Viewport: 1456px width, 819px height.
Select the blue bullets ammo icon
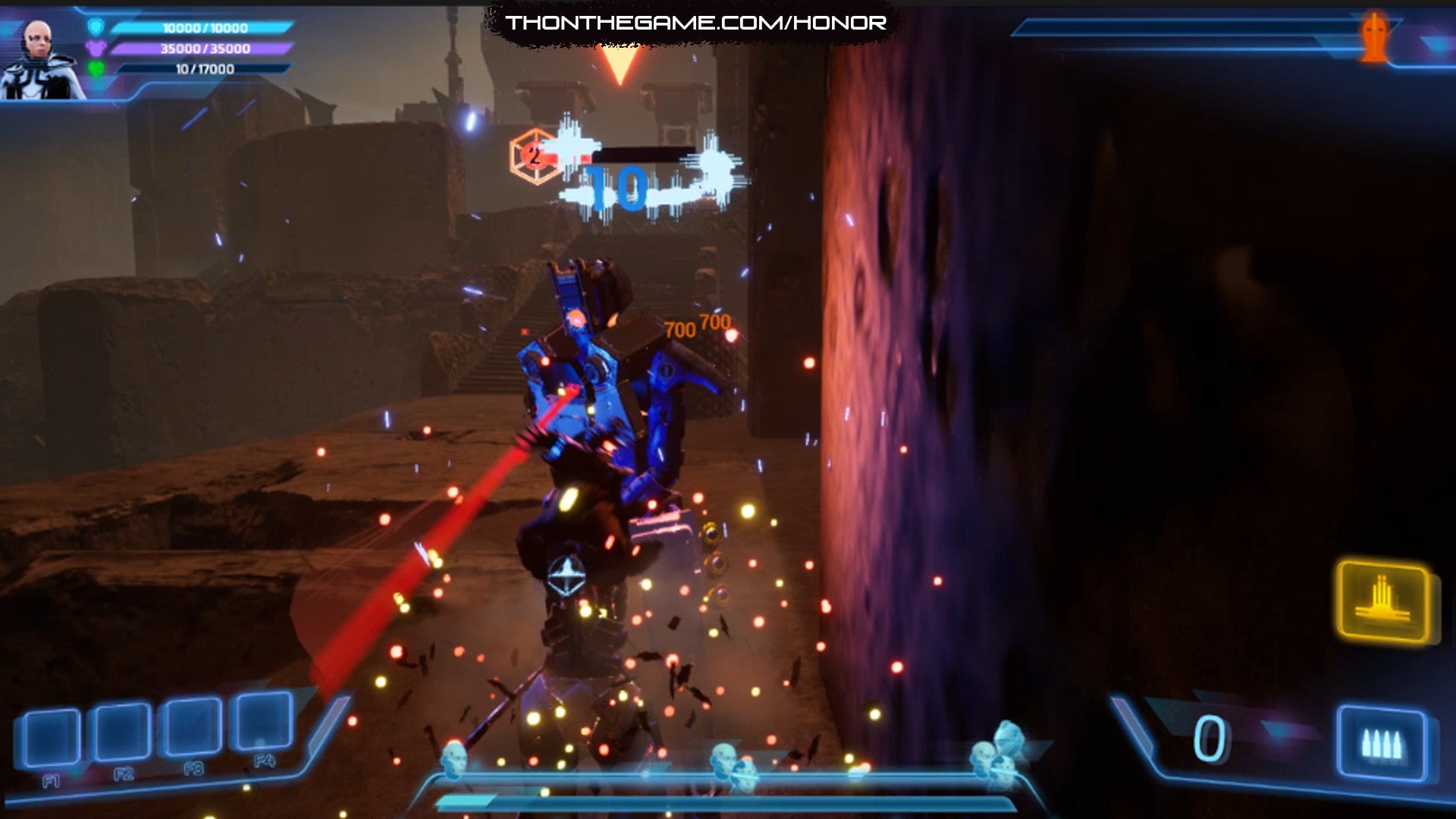1381,743
